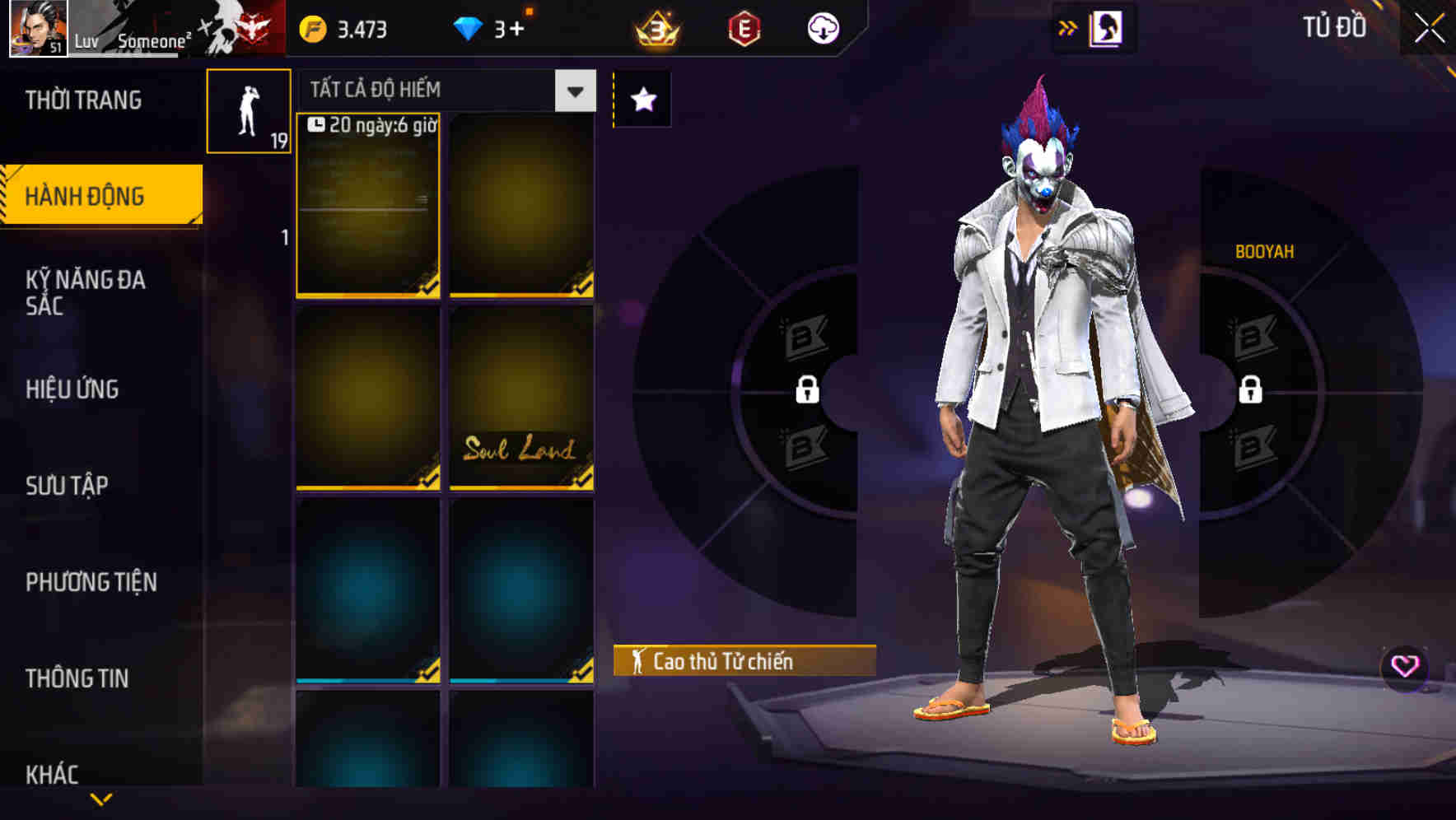Select the Soul Land emote thumbnail

pyautogui.click(x=521, y=398)
